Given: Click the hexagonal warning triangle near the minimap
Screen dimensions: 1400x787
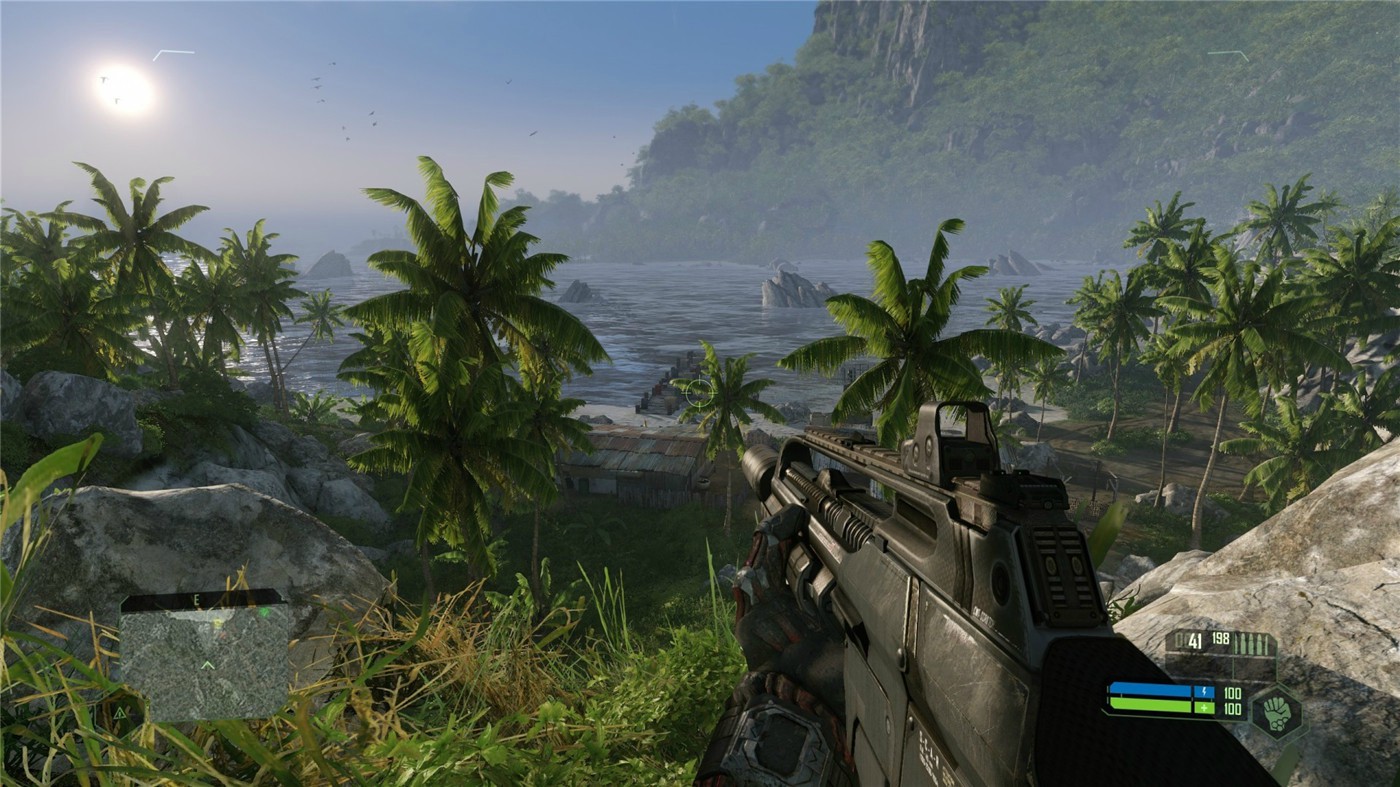Looking at the screenshot, I should pyautogui.click(x=119, y=712).
